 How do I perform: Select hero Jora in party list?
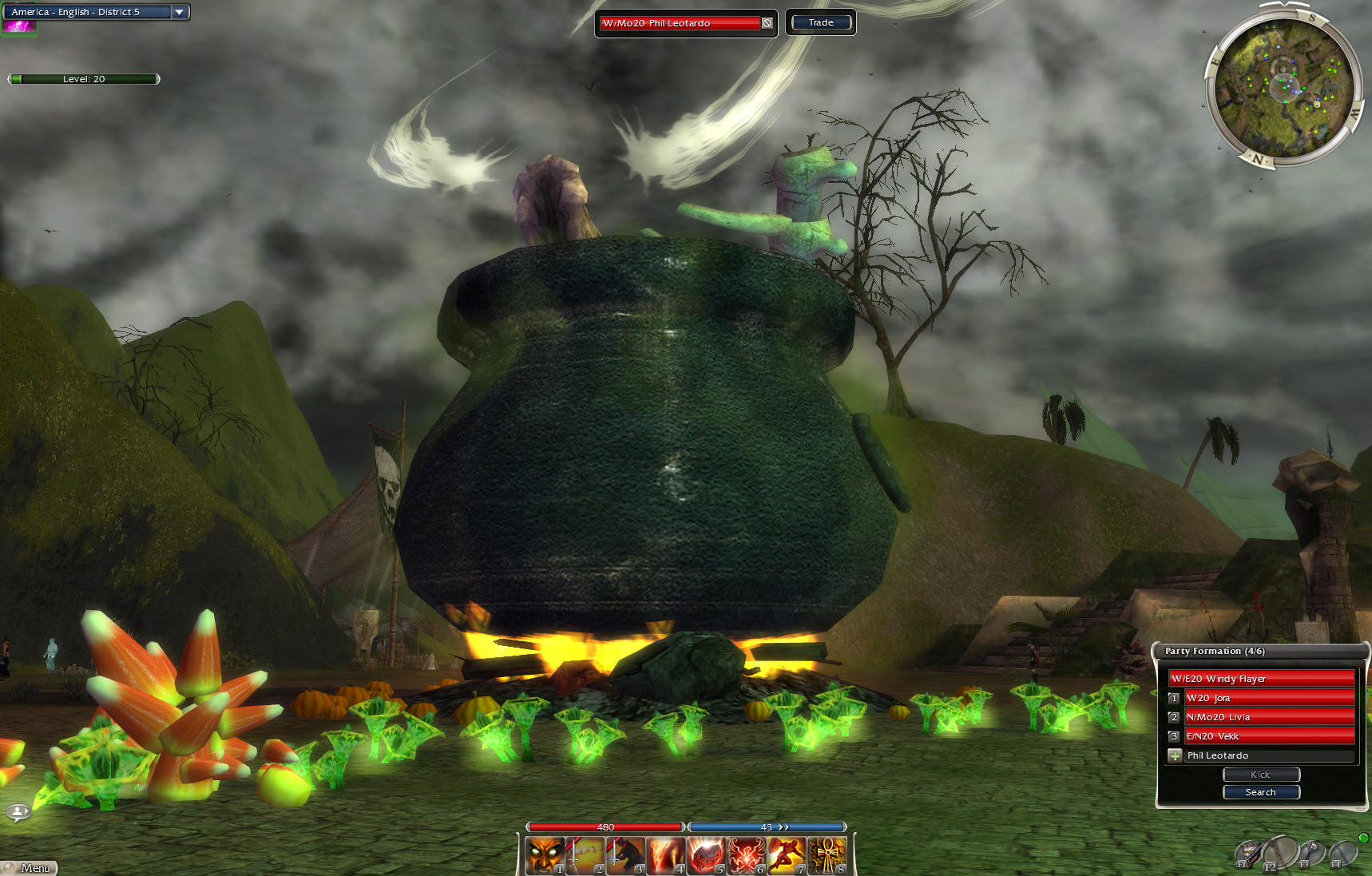(1268, 698)
